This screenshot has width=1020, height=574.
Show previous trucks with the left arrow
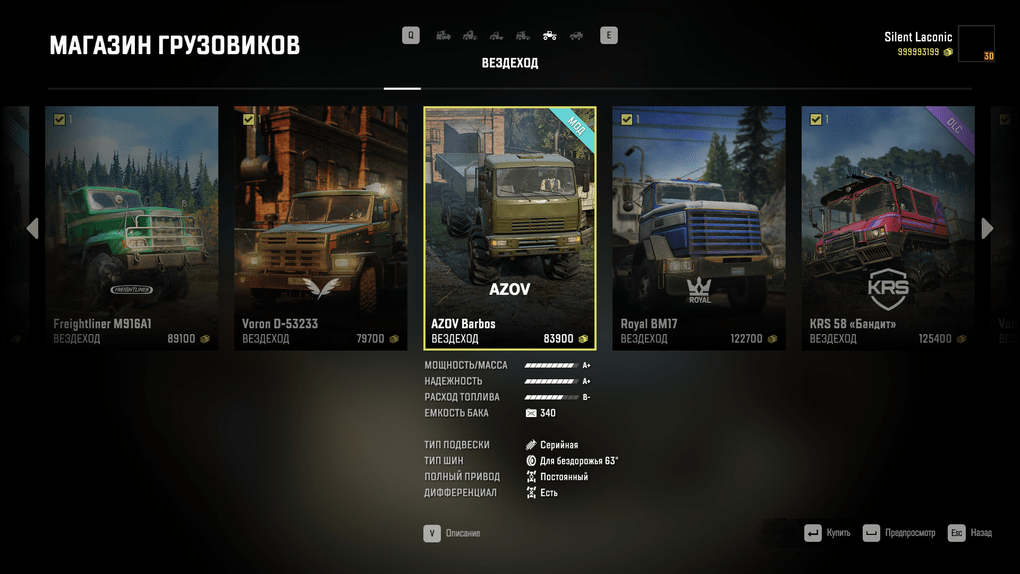coord(32,228)
